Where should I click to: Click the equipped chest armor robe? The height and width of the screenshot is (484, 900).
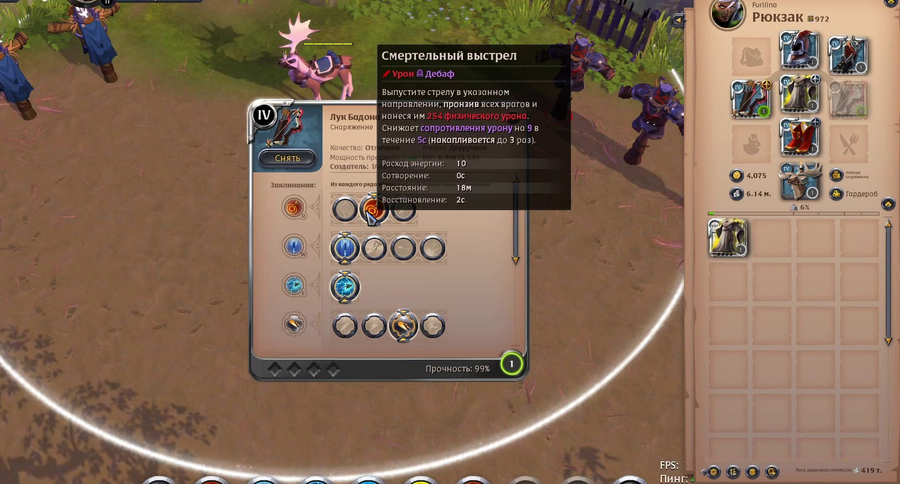pos(799,98)
